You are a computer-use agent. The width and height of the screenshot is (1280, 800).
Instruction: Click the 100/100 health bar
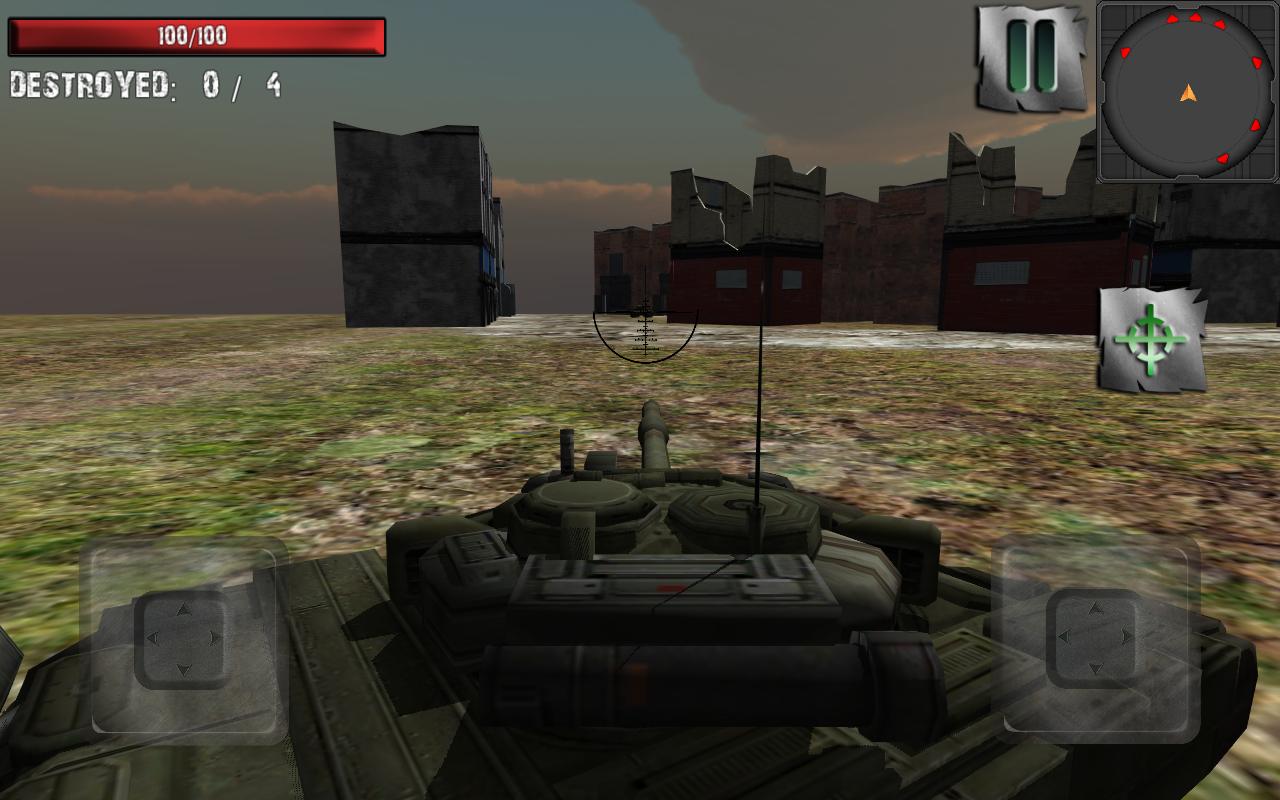pyautogui.click(x=197, y=37)
